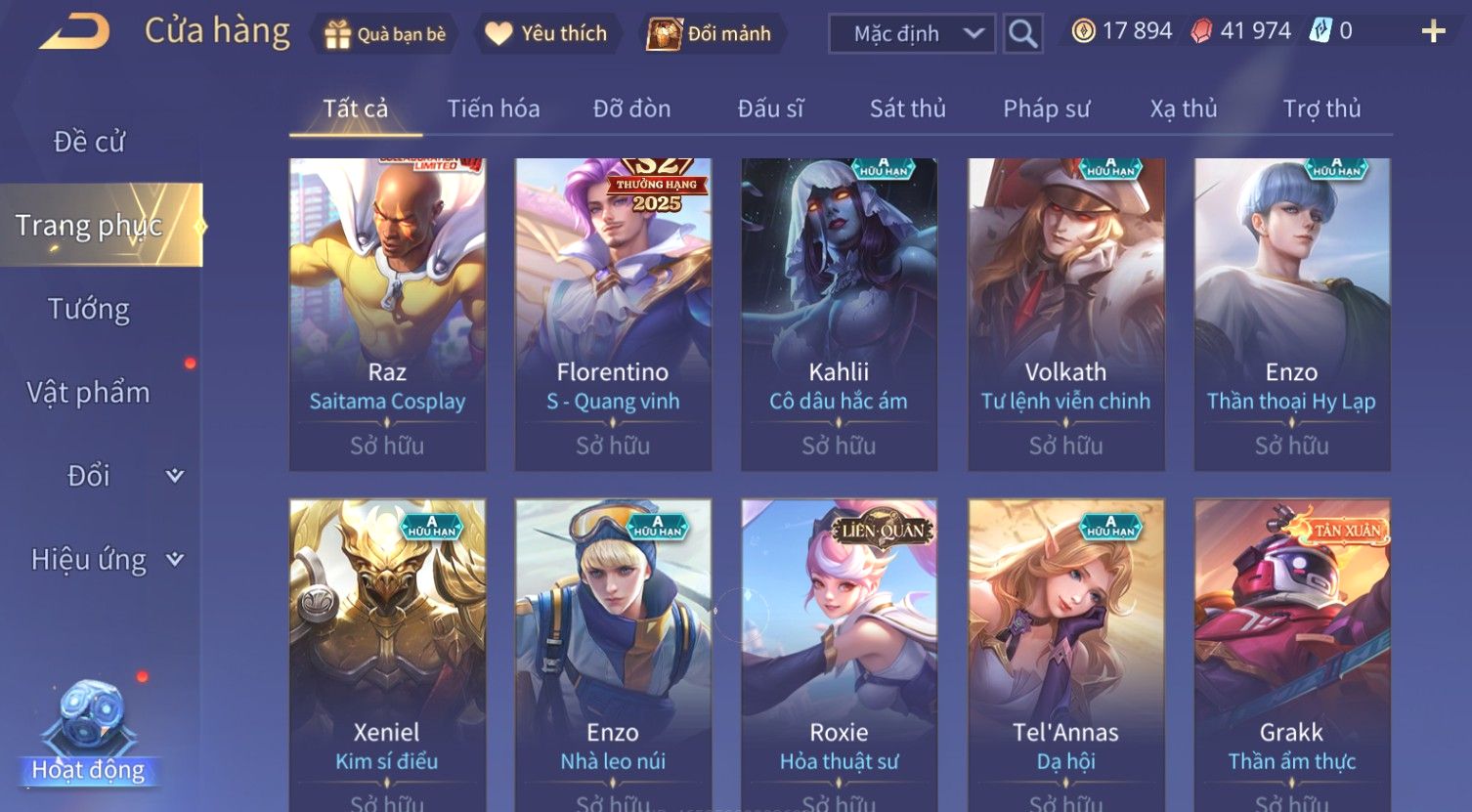Open the Yêu thích favorites list
Screen dimensions: 1472x812
(546, 34)
